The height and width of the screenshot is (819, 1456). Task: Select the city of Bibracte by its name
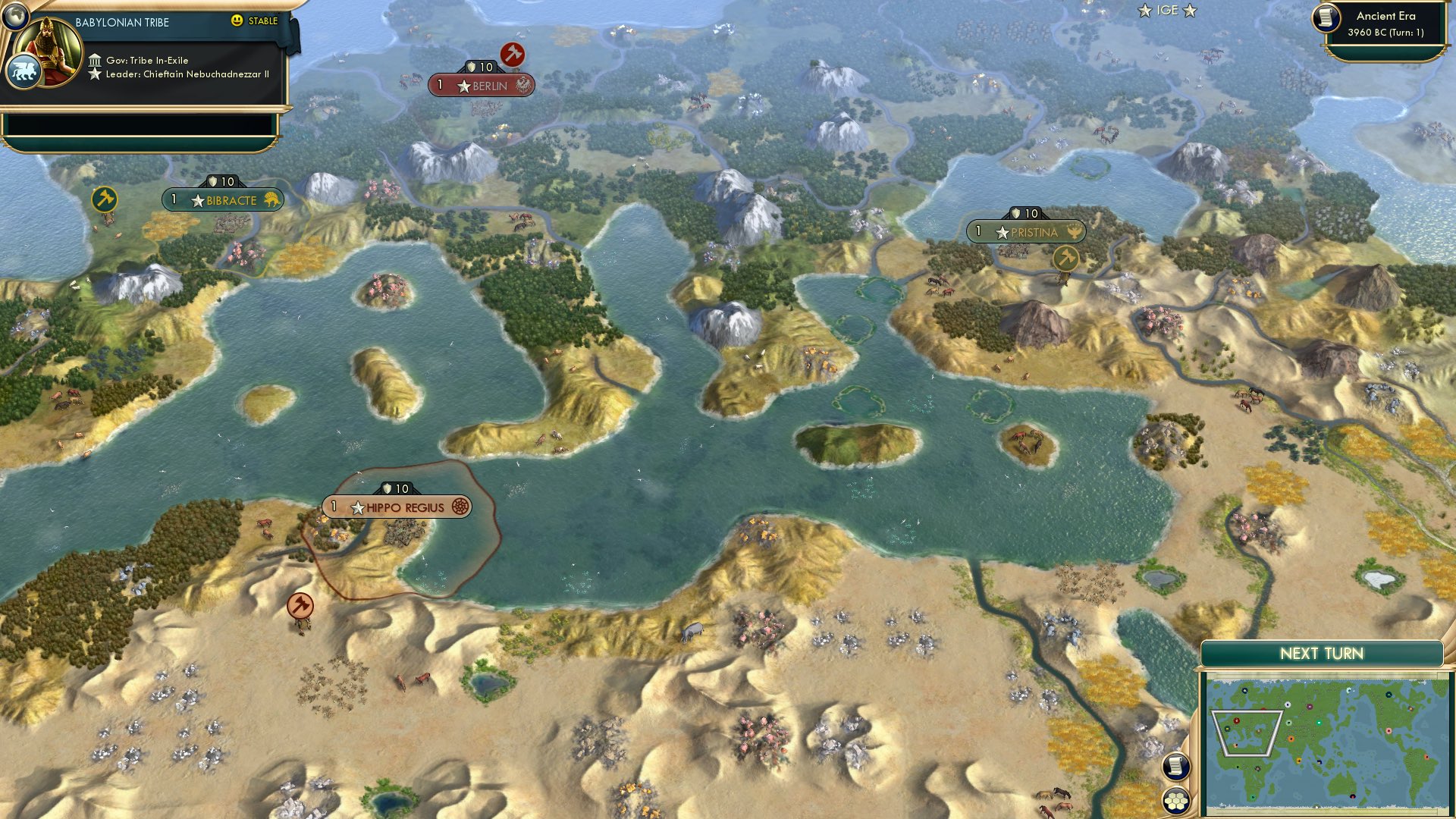tap(231, 201)
